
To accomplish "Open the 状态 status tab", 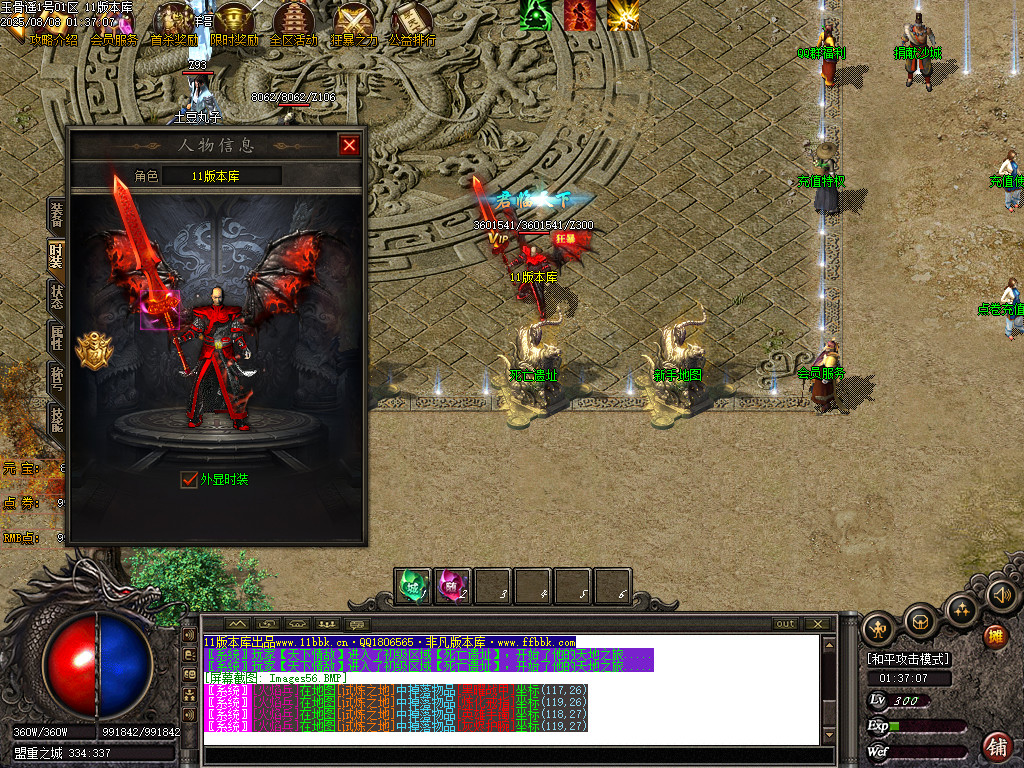I will tap(57, 296).
